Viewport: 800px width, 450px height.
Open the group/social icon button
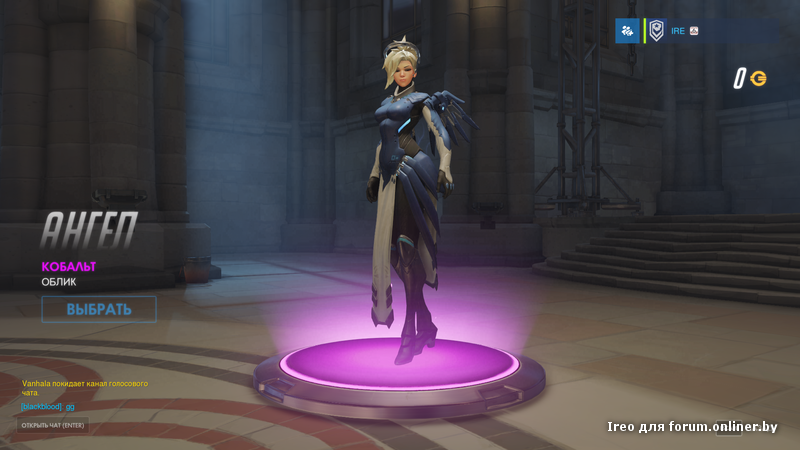pyautogui.click(x=627, y=31)
